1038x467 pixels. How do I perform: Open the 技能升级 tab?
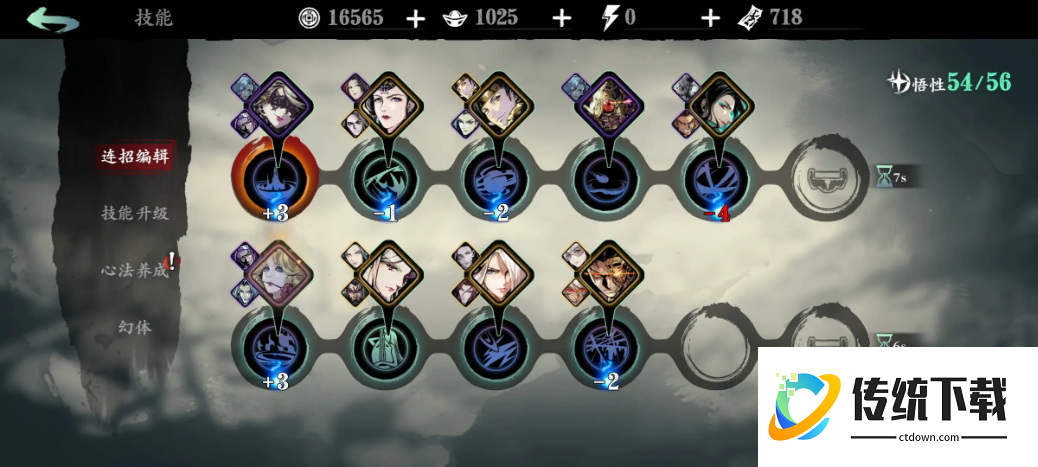134,213
